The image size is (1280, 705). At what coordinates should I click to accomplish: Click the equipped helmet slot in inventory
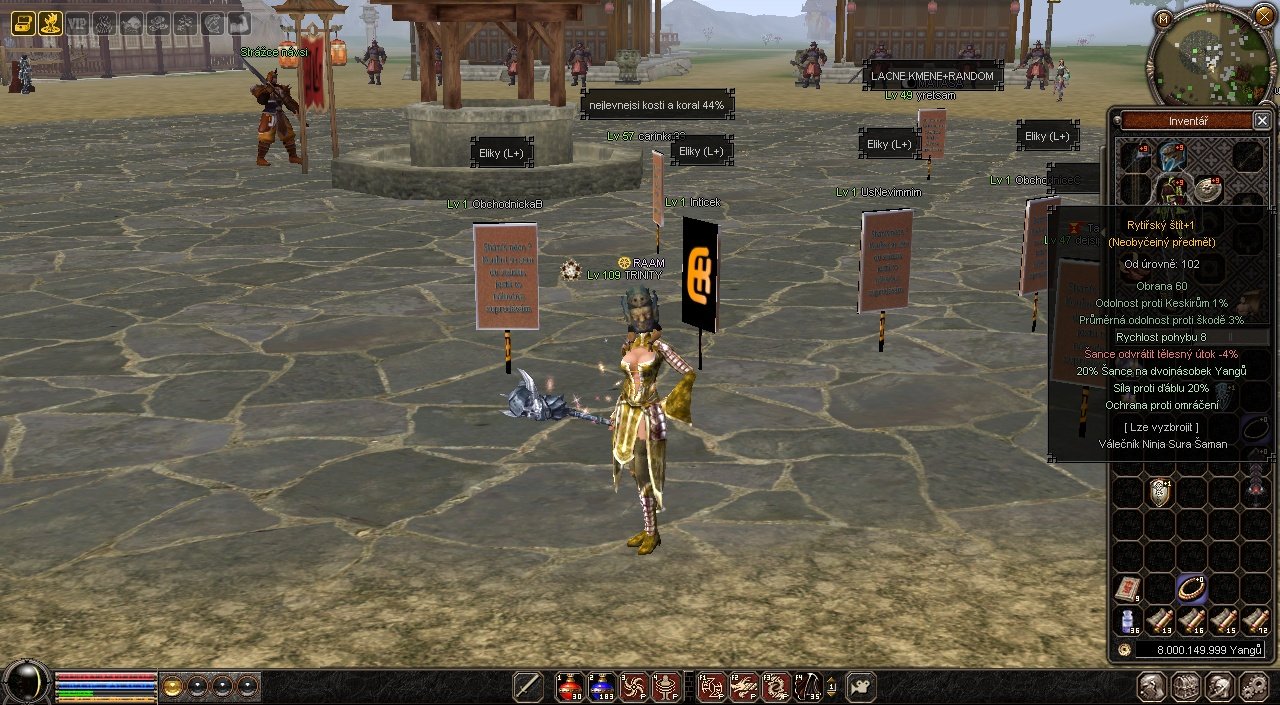pos(1172,157)
